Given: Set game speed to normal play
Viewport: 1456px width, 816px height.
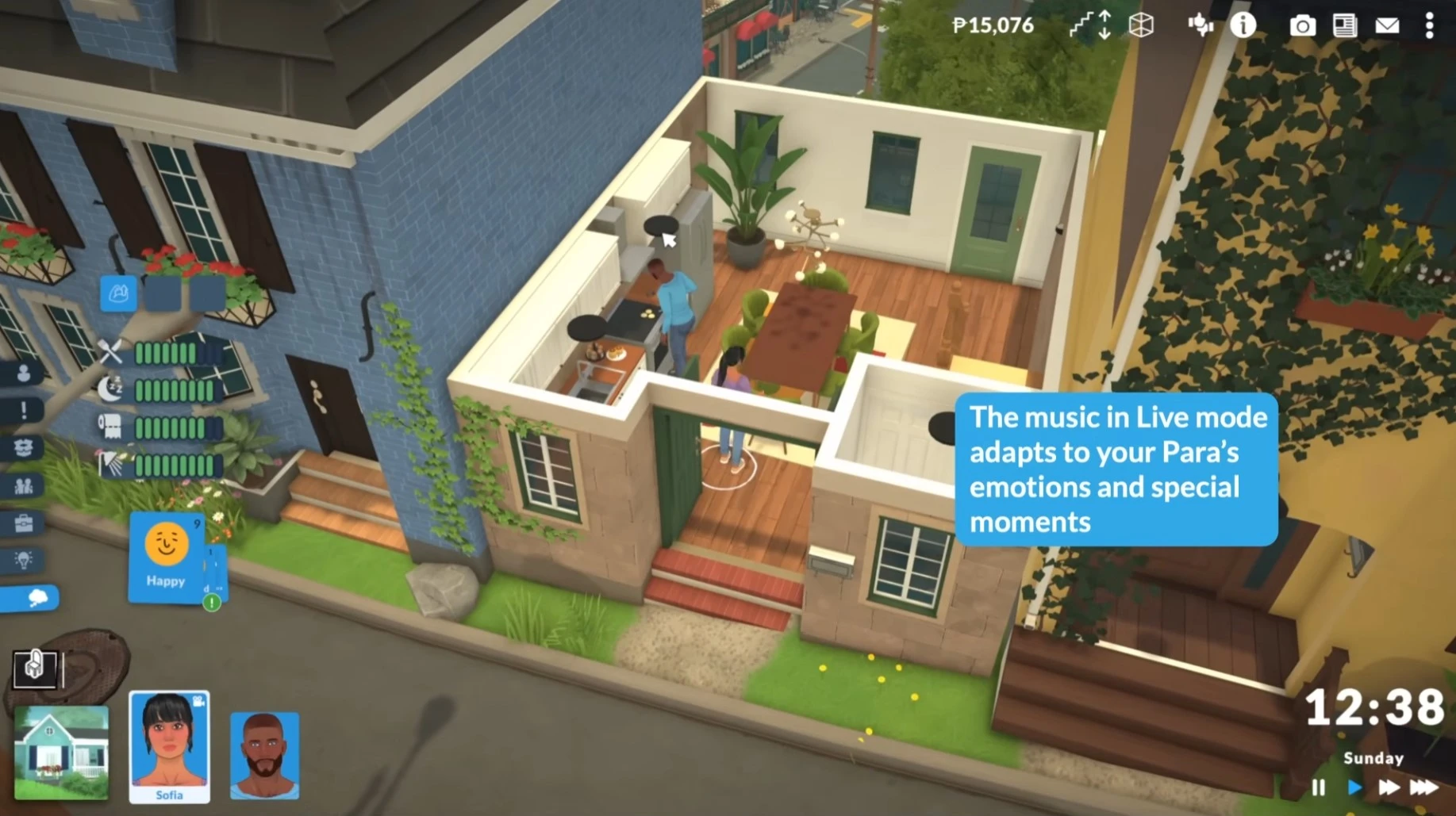Looking at the screenshot, I should coord(1354,787).
